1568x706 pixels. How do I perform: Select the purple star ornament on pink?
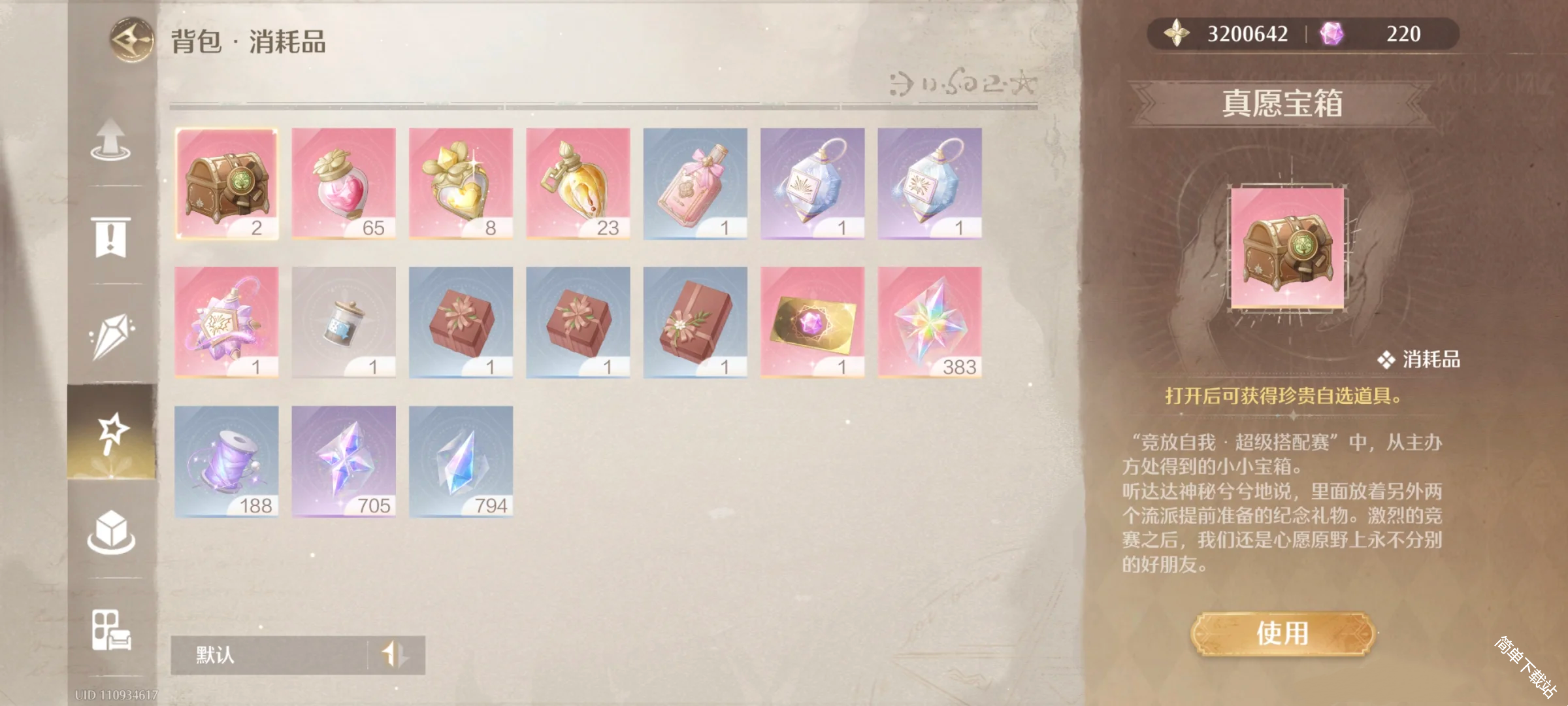(x=227, y=322)
